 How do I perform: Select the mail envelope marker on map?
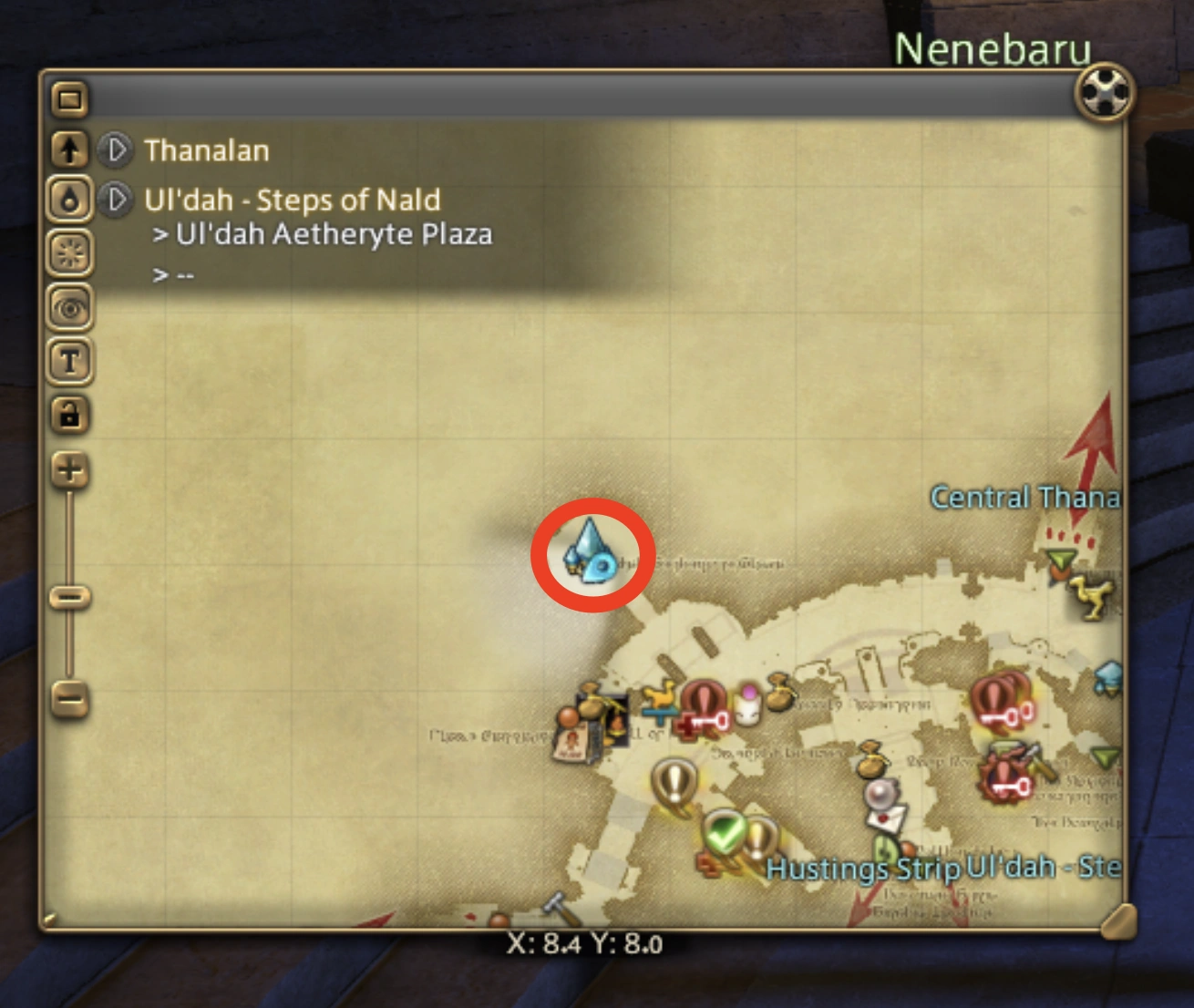885,819
